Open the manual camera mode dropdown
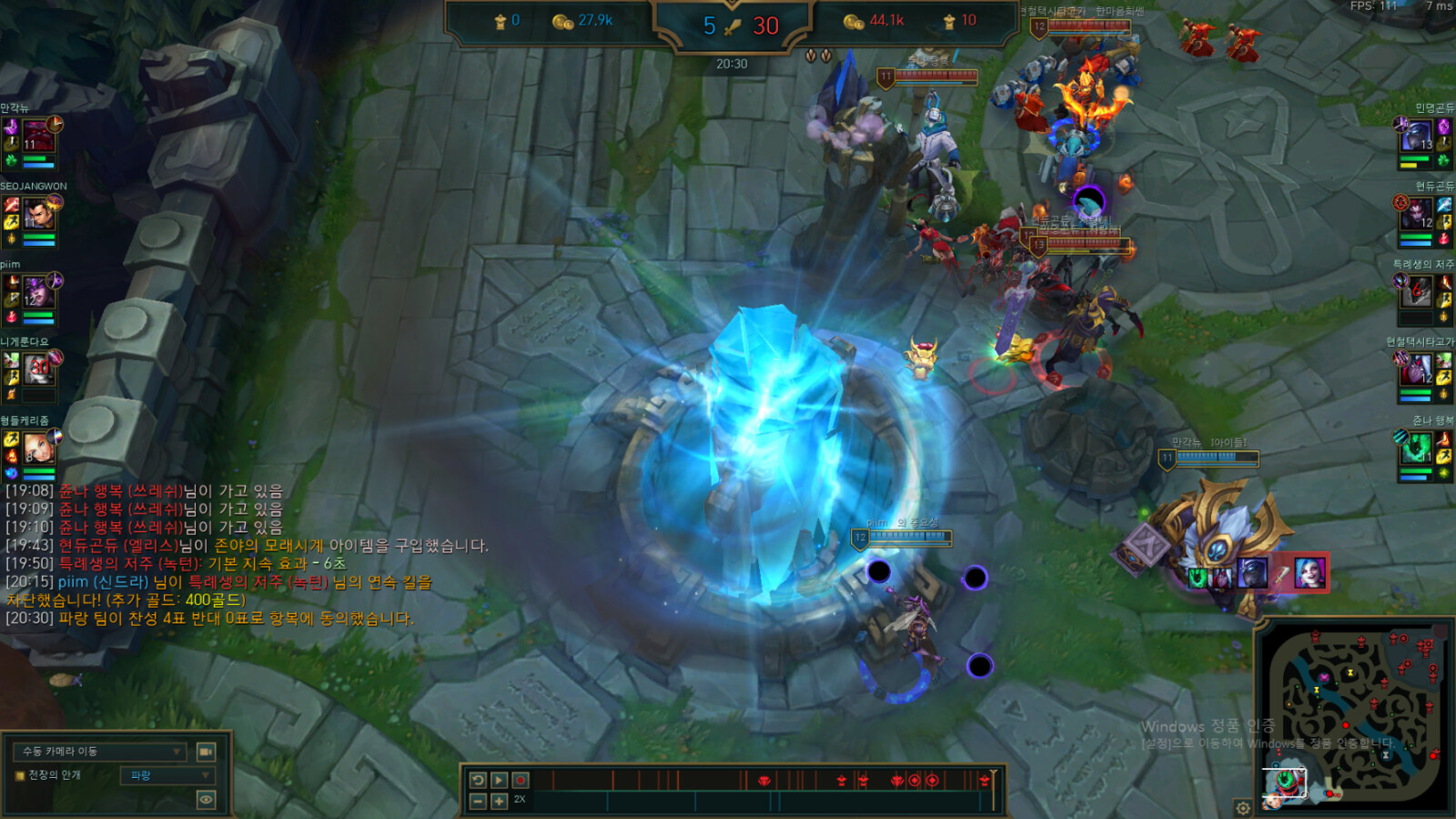The height and width of the screenshot is (819, 1456). [x=100, y=752]
